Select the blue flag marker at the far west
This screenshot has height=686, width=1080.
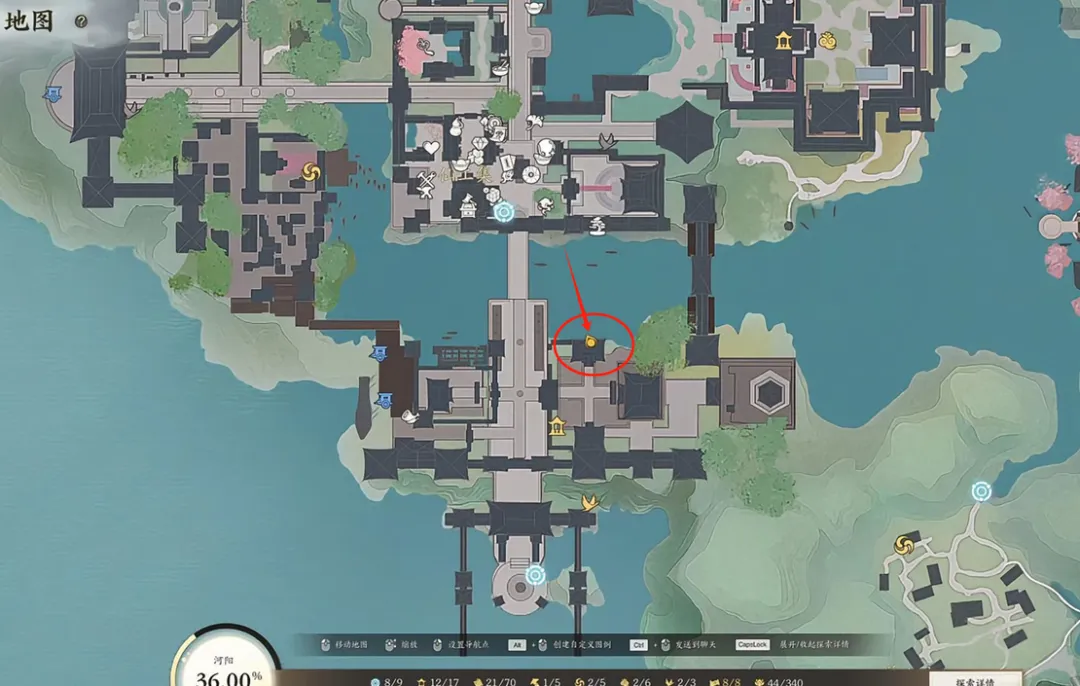point(51,94)
